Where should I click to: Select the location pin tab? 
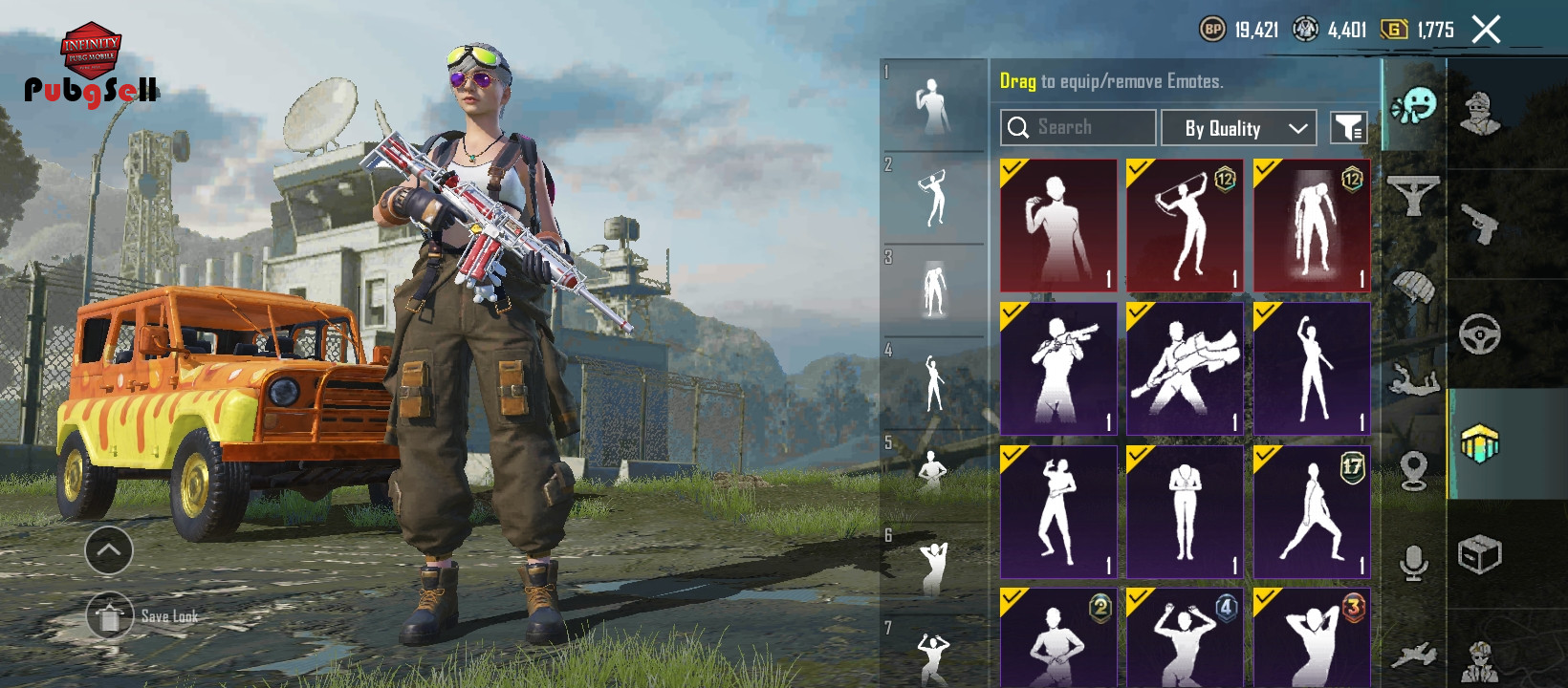click(1414, 470)
